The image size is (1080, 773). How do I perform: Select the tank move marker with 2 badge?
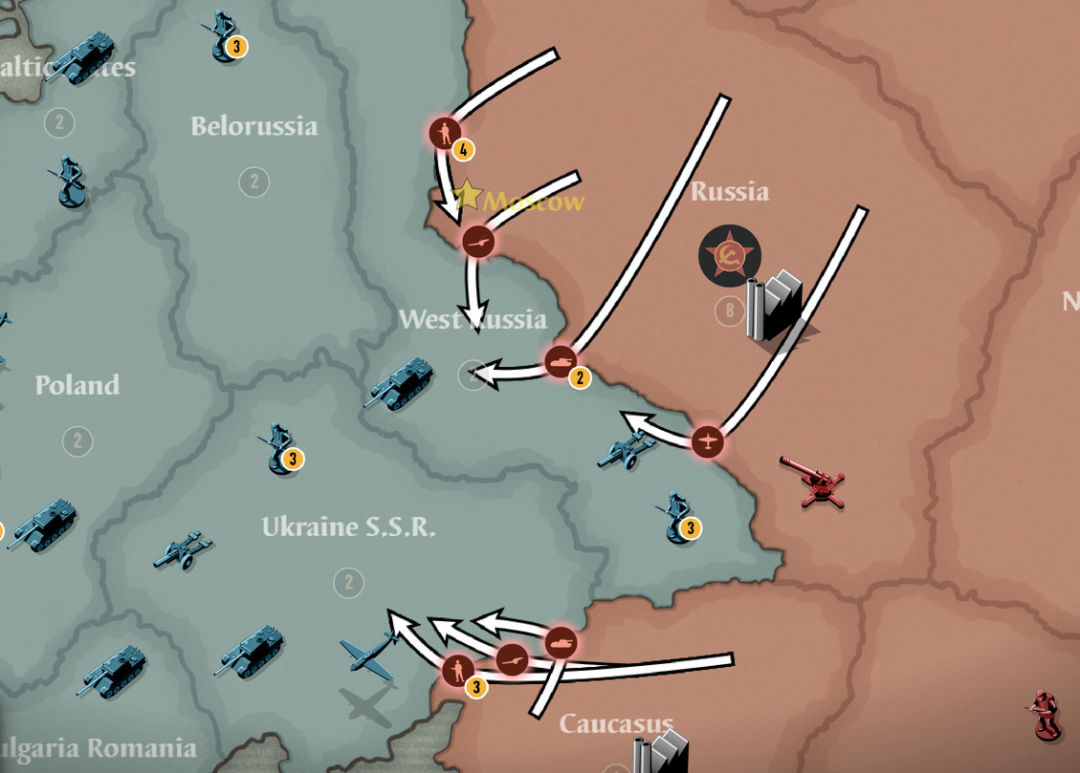(x=560, y=360)
